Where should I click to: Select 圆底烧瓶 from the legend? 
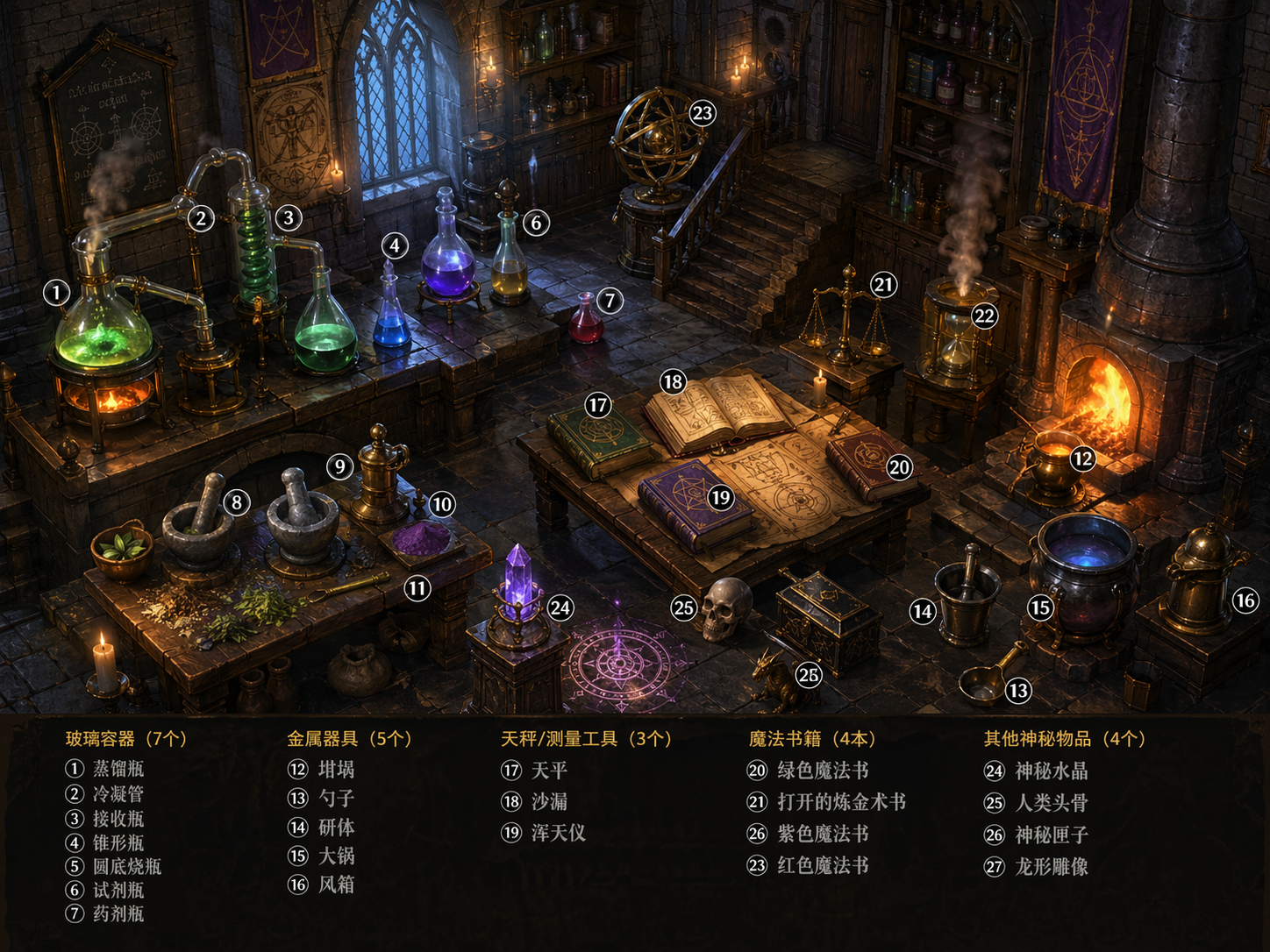pos(126,866)
